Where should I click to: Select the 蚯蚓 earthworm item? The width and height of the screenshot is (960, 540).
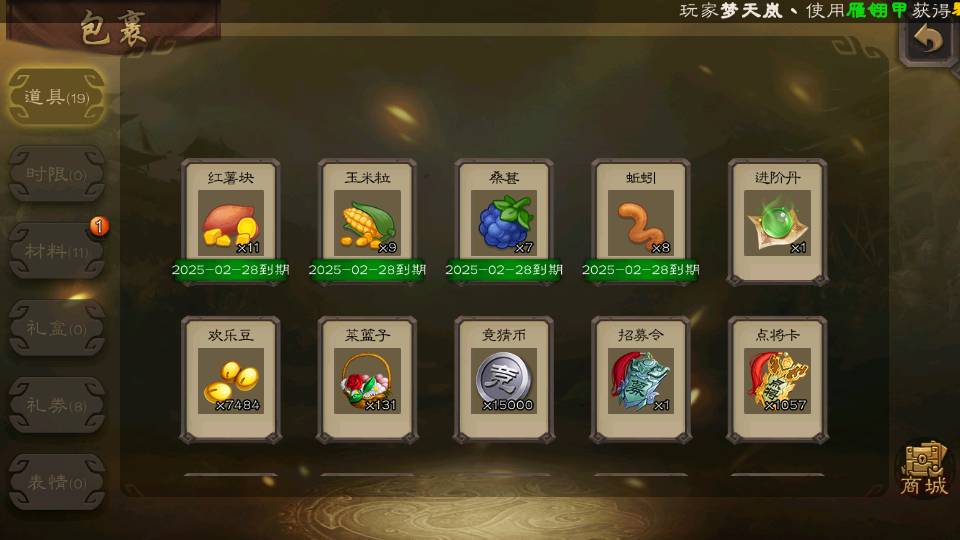tap(641, 222)
